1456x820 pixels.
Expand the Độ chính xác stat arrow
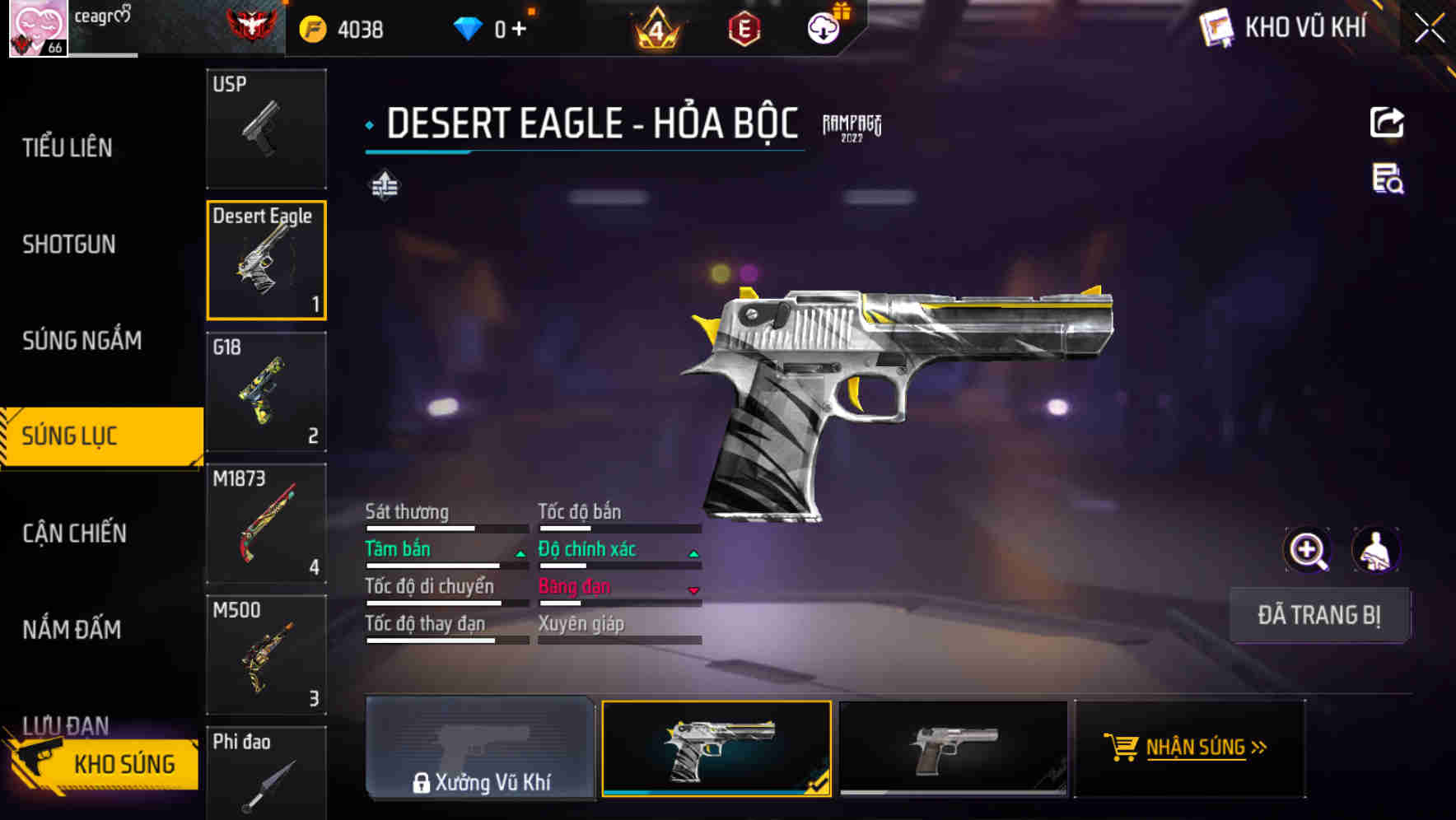tap(692, 552)
